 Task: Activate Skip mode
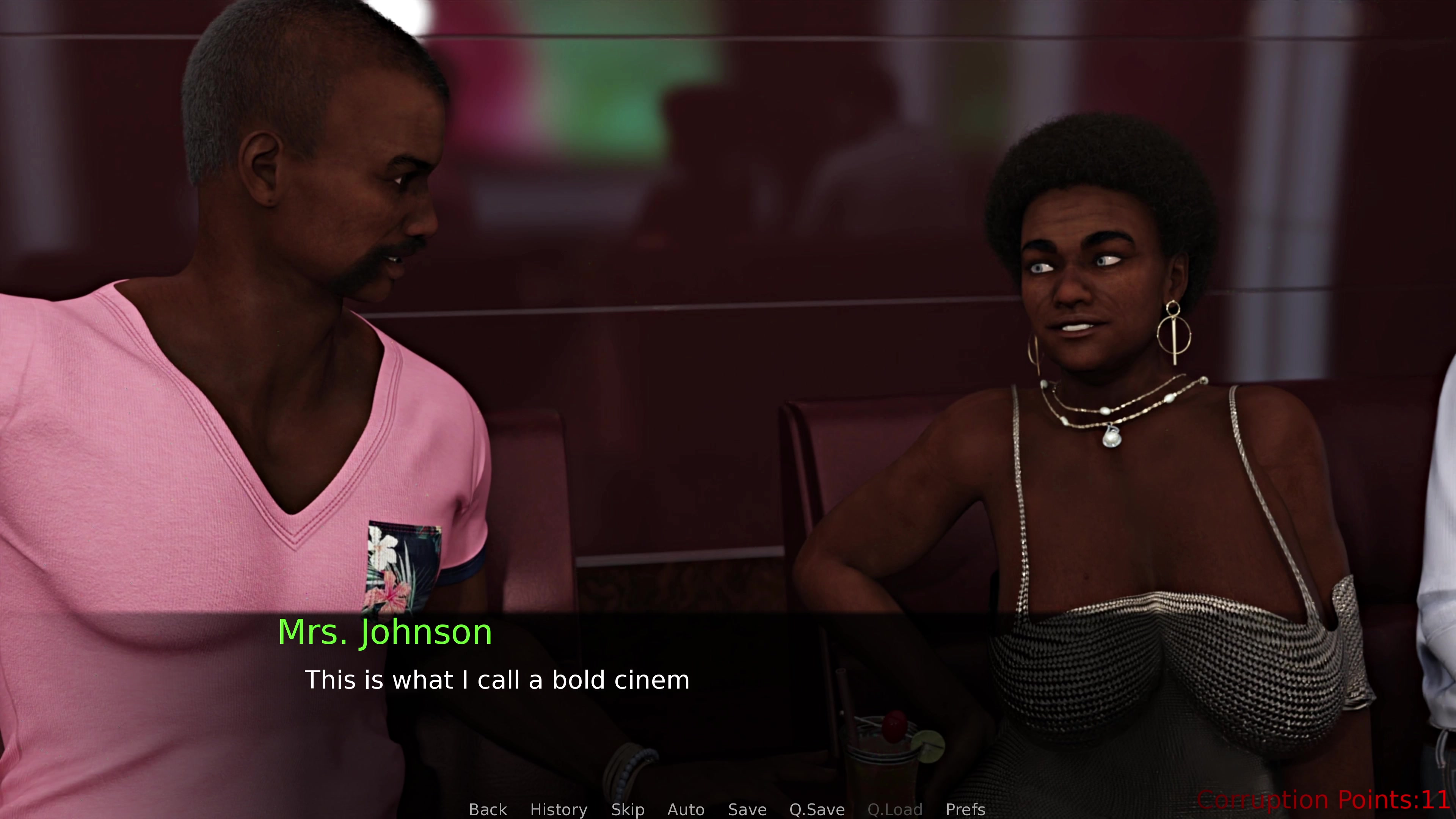[628, 810]
